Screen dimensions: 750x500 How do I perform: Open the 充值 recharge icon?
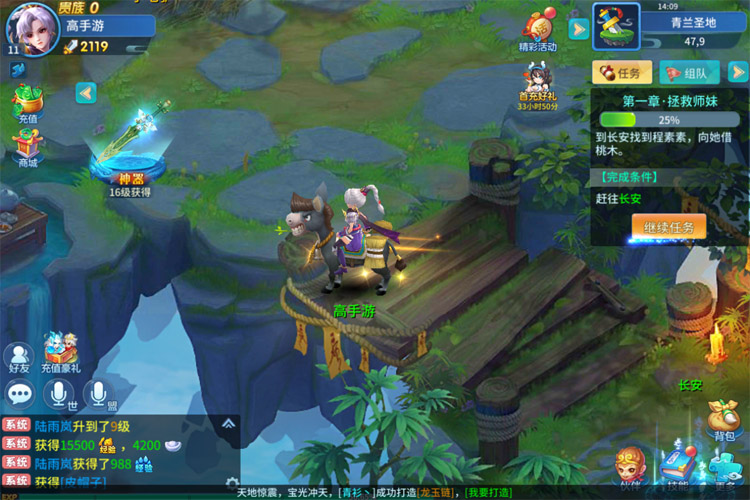tap(27, 102)
